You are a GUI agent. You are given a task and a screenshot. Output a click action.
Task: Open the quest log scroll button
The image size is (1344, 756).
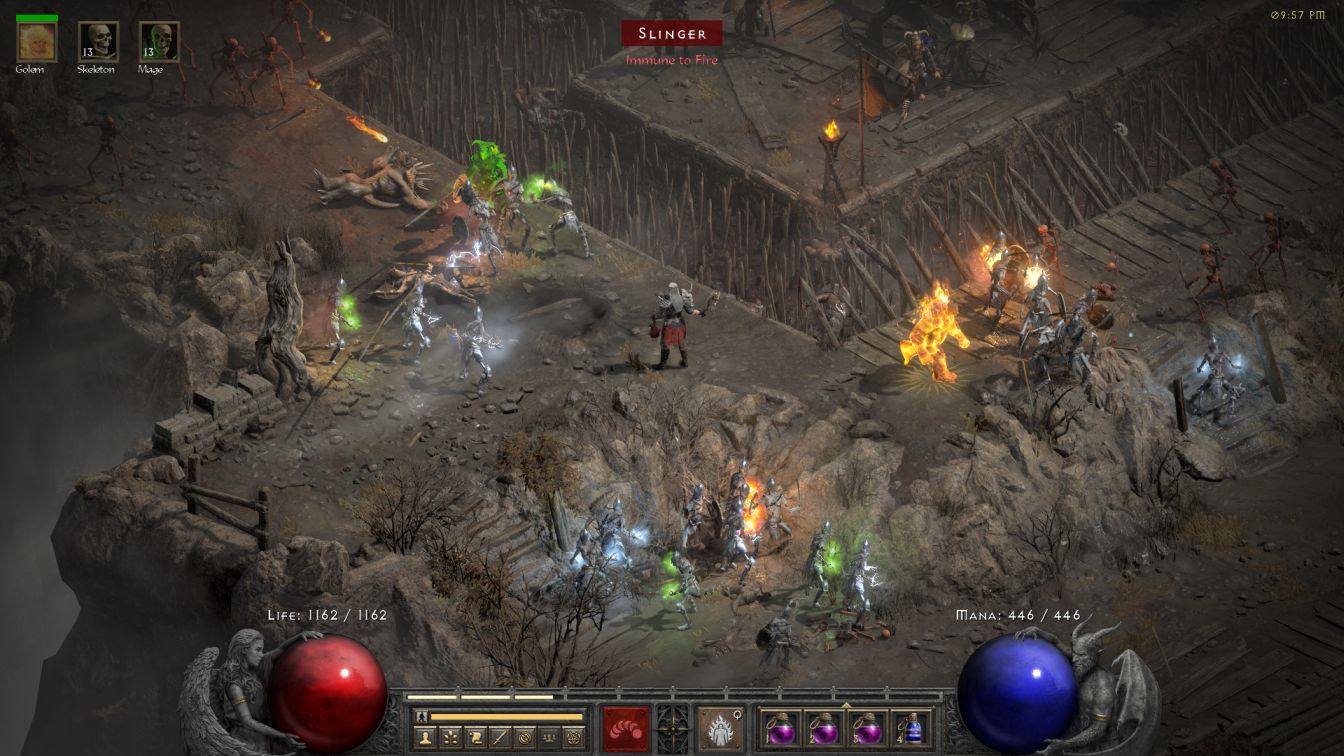click(x=476, y=738)
